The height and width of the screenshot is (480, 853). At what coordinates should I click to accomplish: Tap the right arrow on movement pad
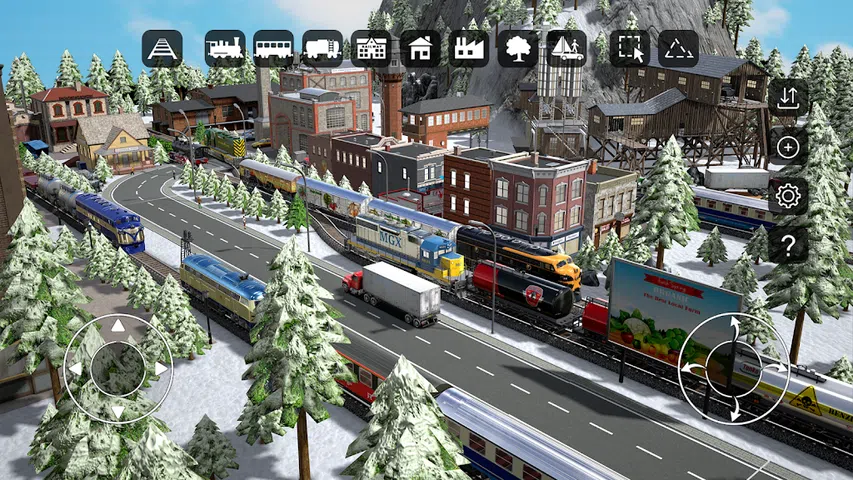click(161, 369)
